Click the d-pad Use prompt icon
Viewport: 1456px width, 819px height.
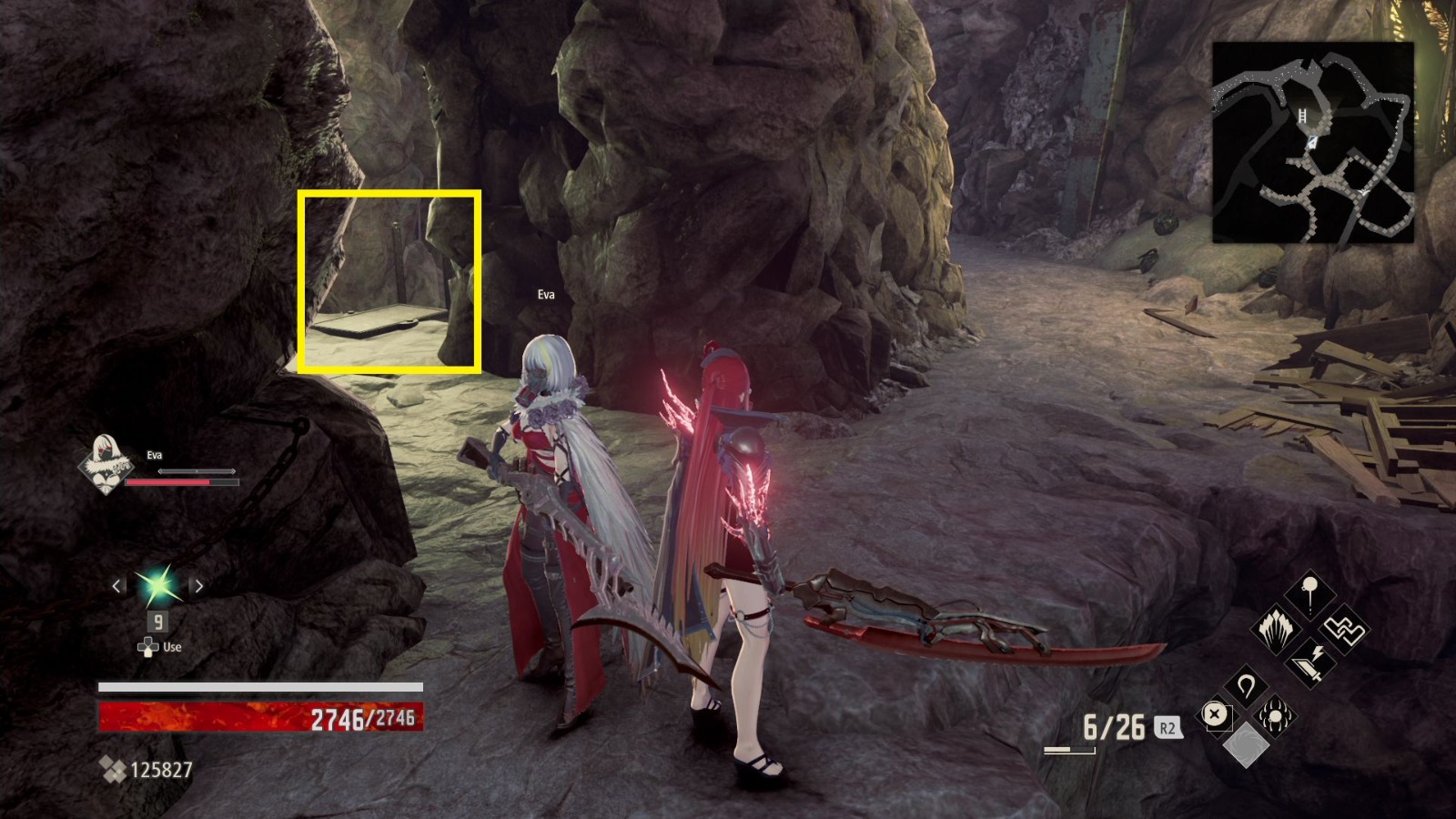click(x=146, y=647)
